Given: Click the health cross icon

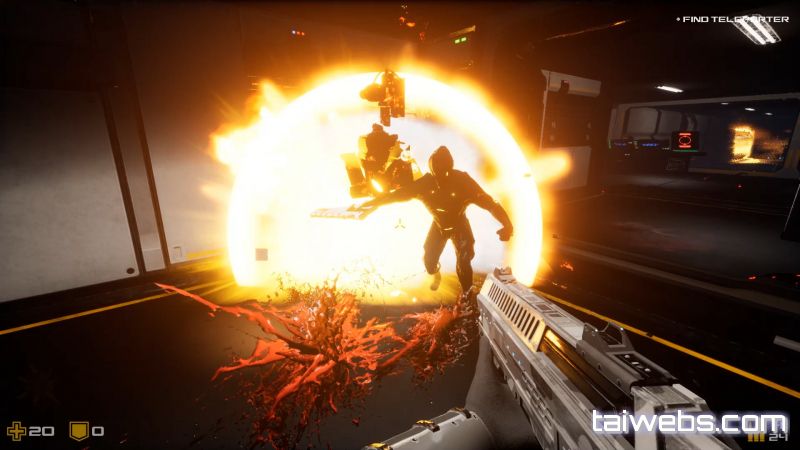Looking at the screenshot, I should click(15, 431).
